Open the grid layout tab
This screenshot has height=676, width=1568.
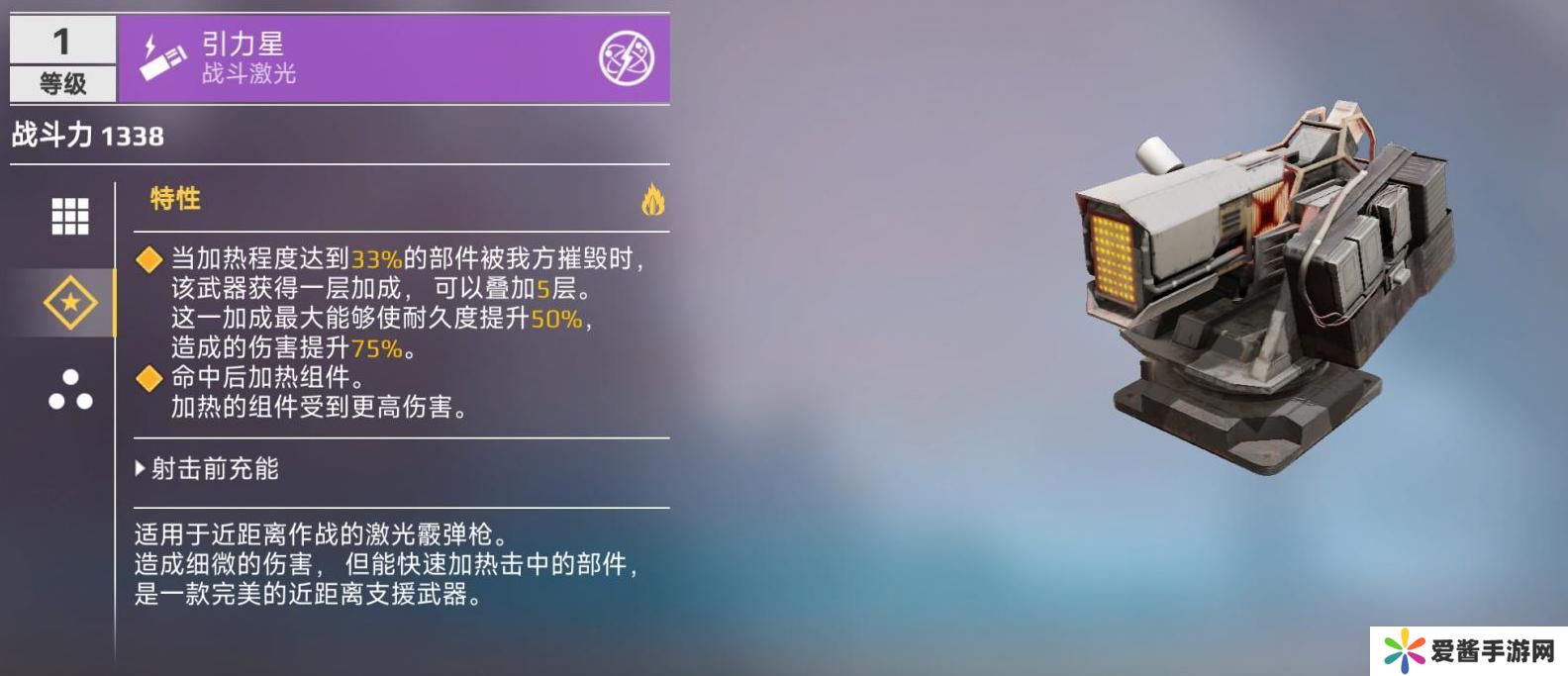pos(69,216)
